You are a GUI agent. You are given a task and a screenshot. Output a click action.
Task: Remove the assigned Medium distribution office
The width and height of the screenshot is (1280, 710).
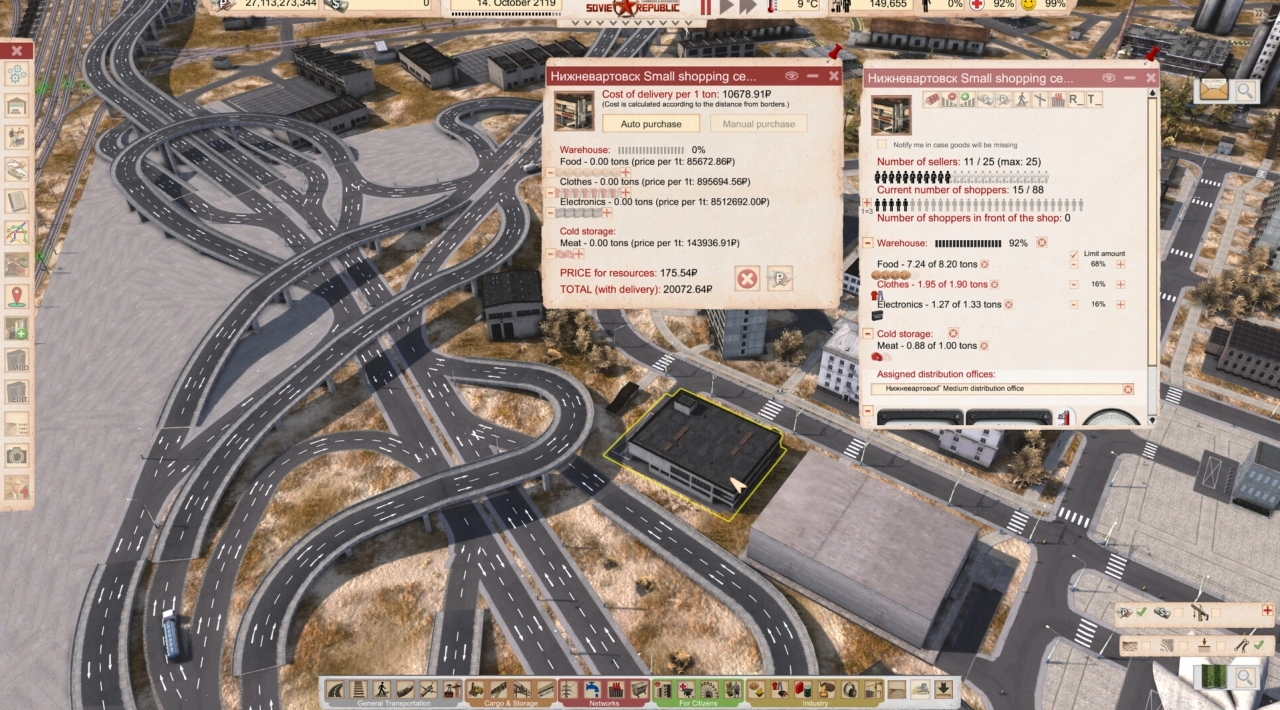1129,389
